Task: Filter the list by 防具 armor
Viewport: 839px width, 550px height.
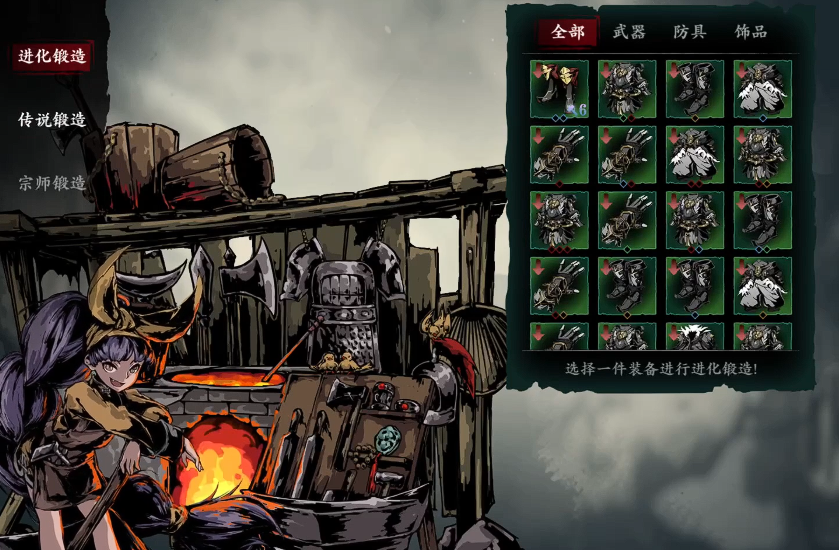Action: pos(689,32)
